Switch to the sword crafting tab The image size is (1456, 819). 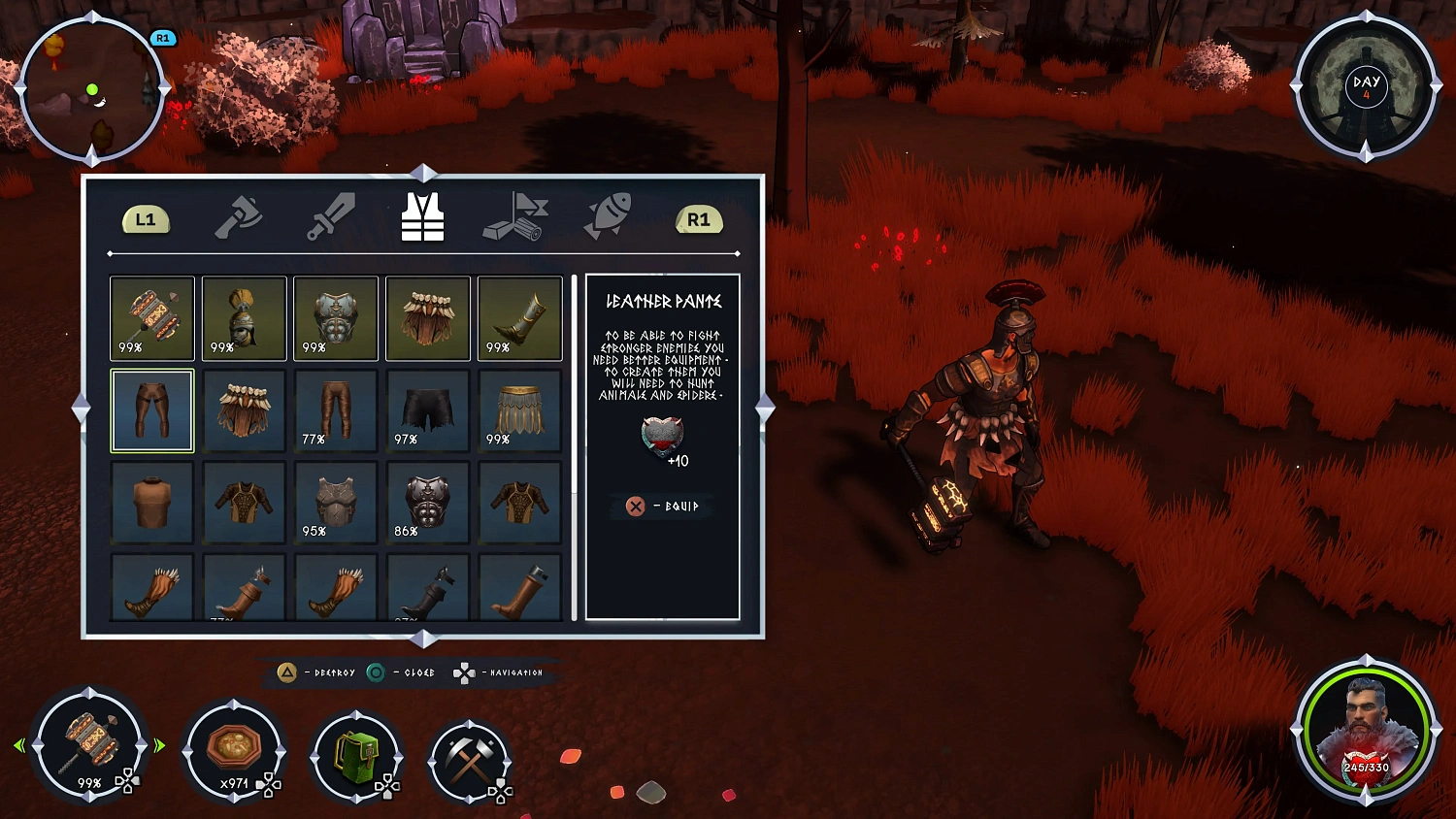331,215
